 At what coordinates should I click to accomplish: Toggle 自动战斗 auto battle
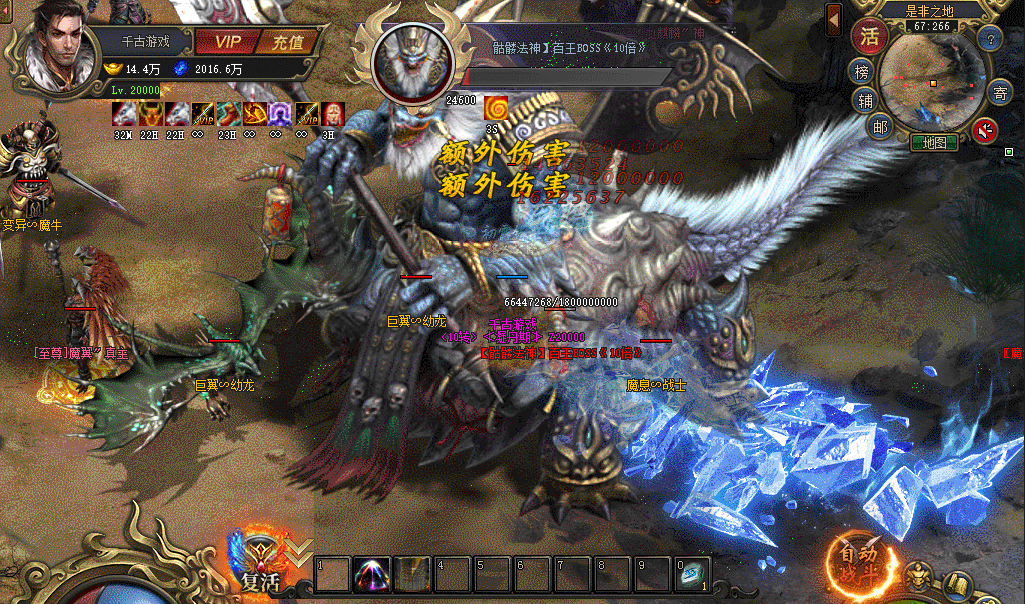(x=858, y=562)
